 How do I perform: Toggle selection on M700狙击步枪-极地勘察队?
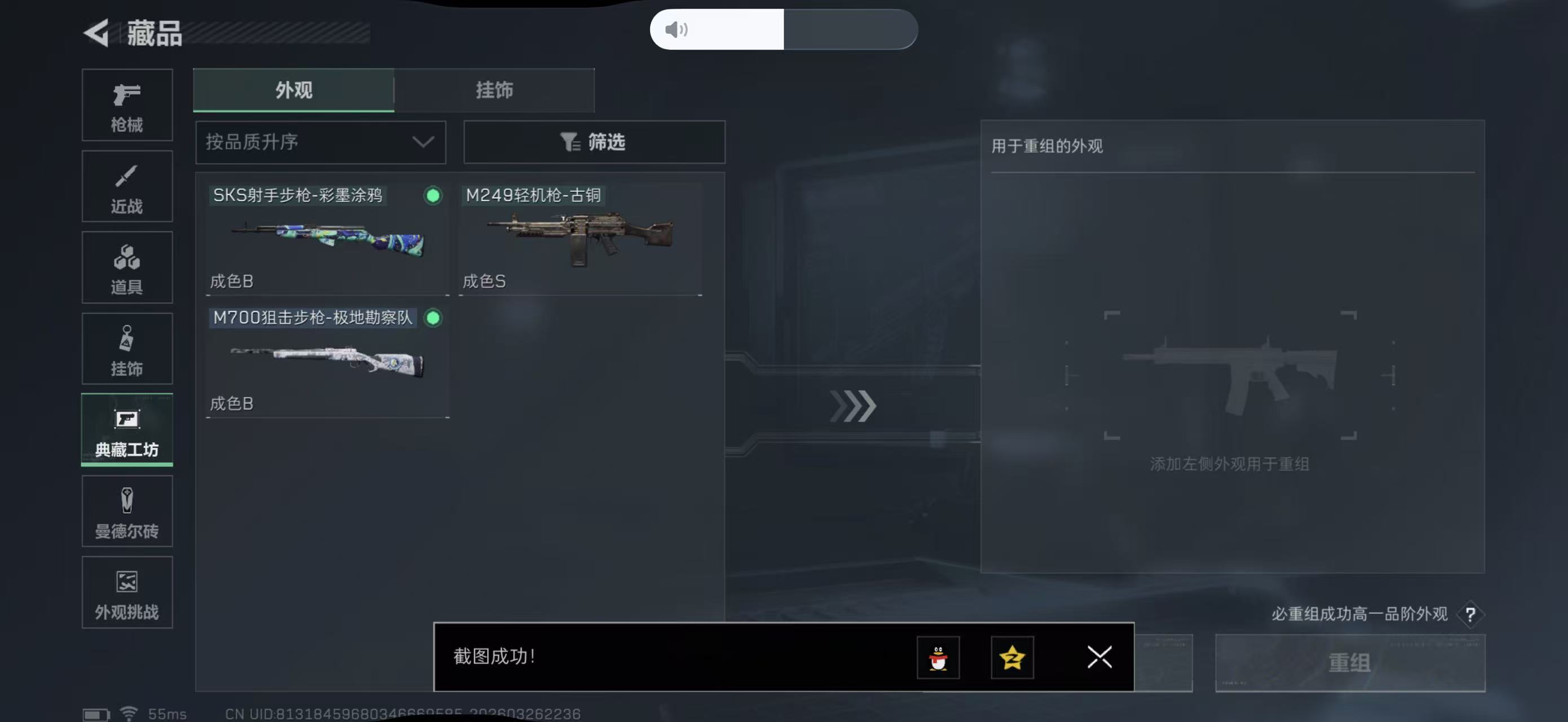click(434, 318)
